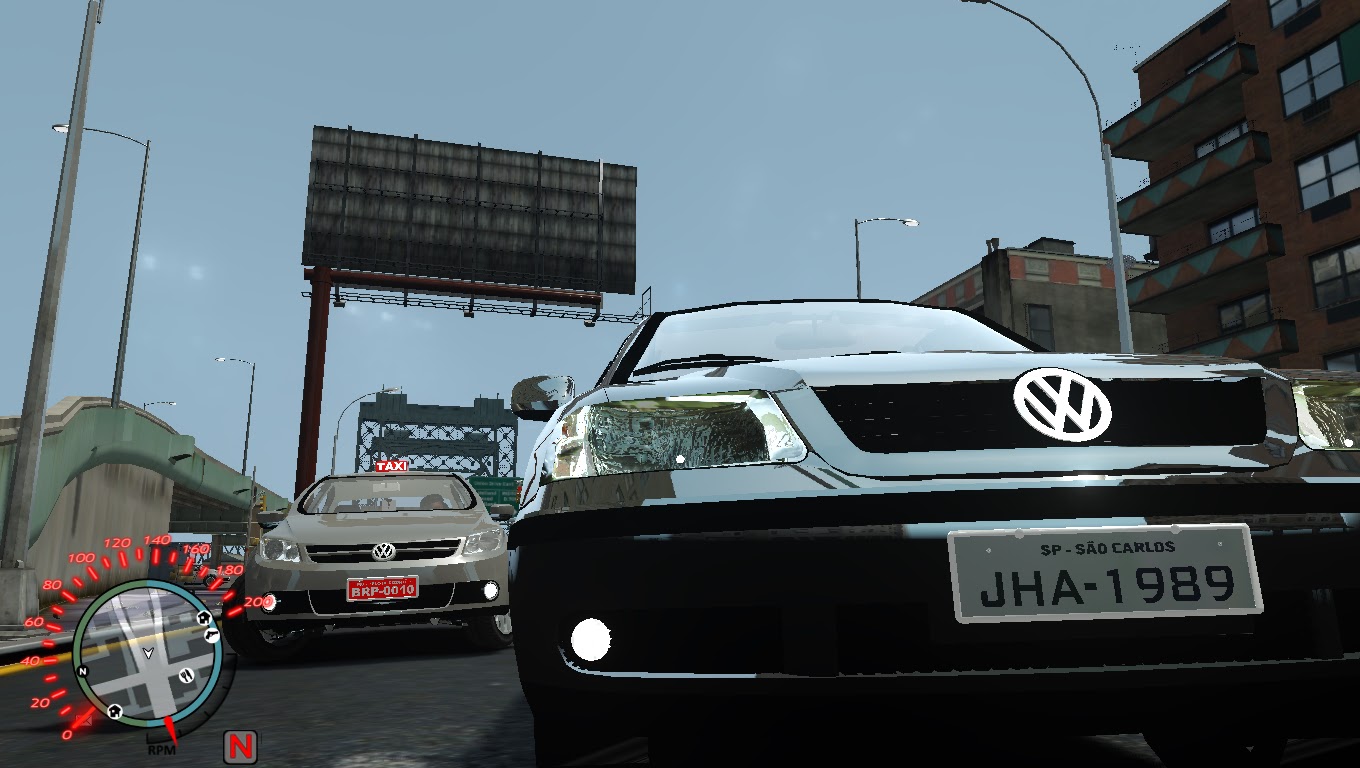Select the gun ammo icon on the minimap
Viewport: 1360px width, 768px height.
212,636
